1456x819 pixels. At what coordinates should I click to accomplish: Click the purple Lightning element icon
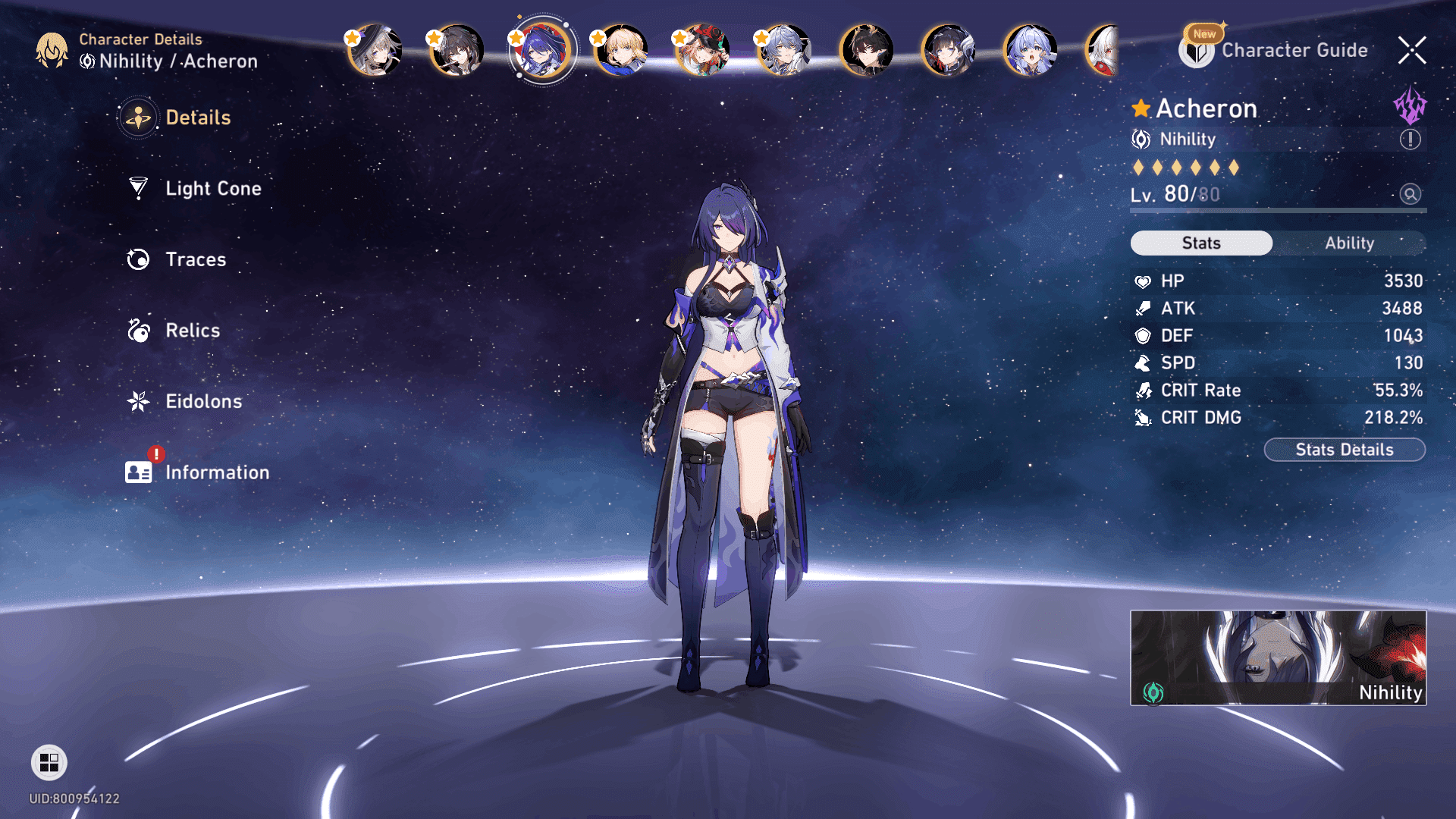(x=1410, y=105)
